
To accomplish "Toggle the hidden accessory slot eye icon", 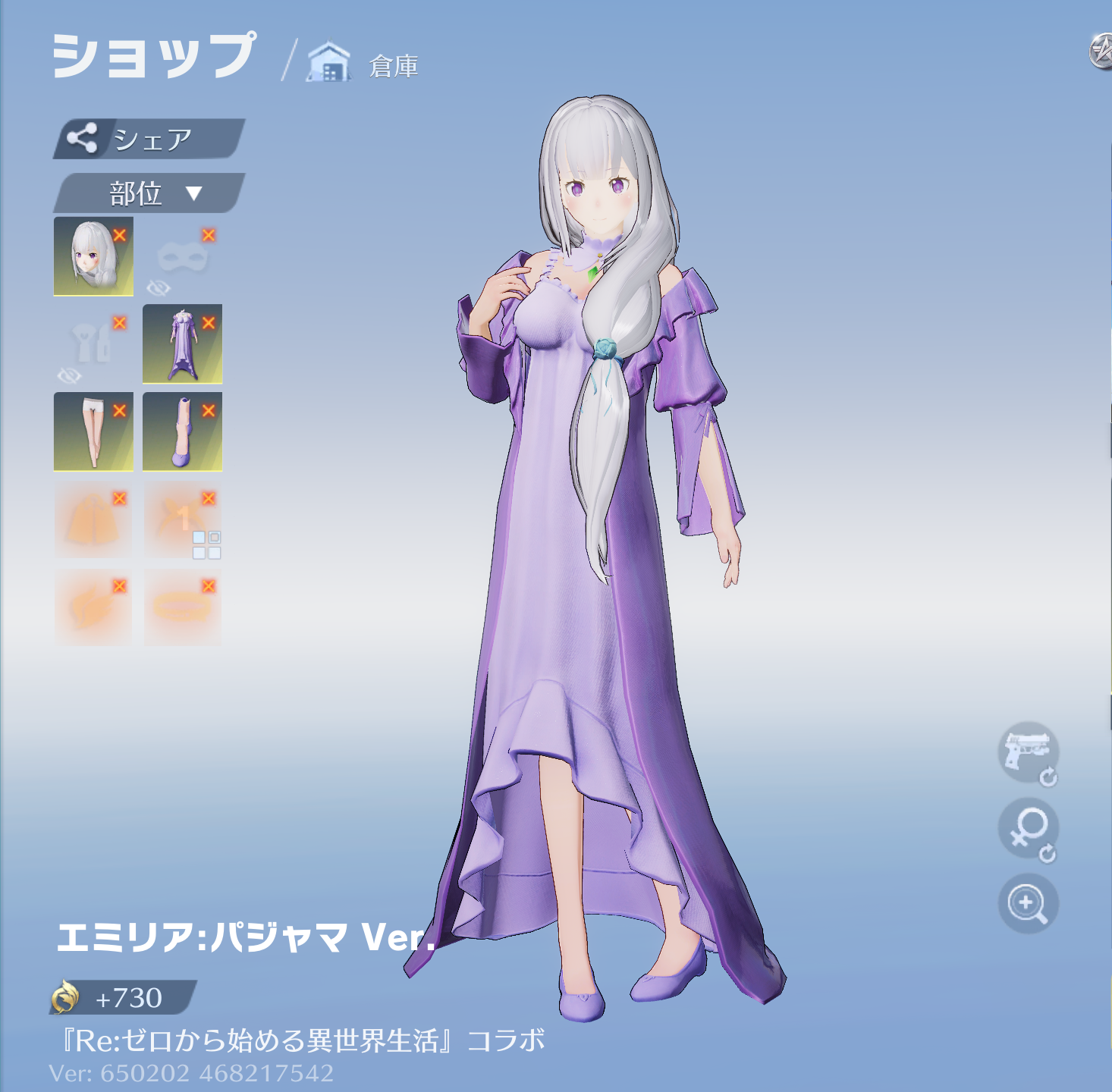I will coord(70,373).
